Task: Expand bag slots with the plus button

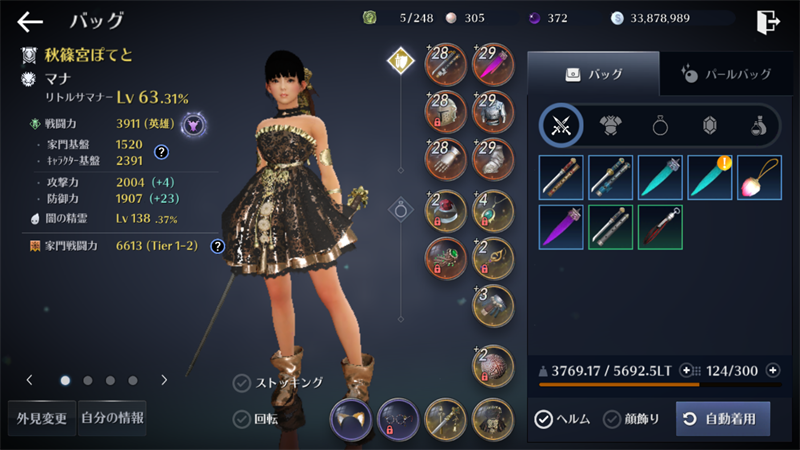Action: pos(773,370)
